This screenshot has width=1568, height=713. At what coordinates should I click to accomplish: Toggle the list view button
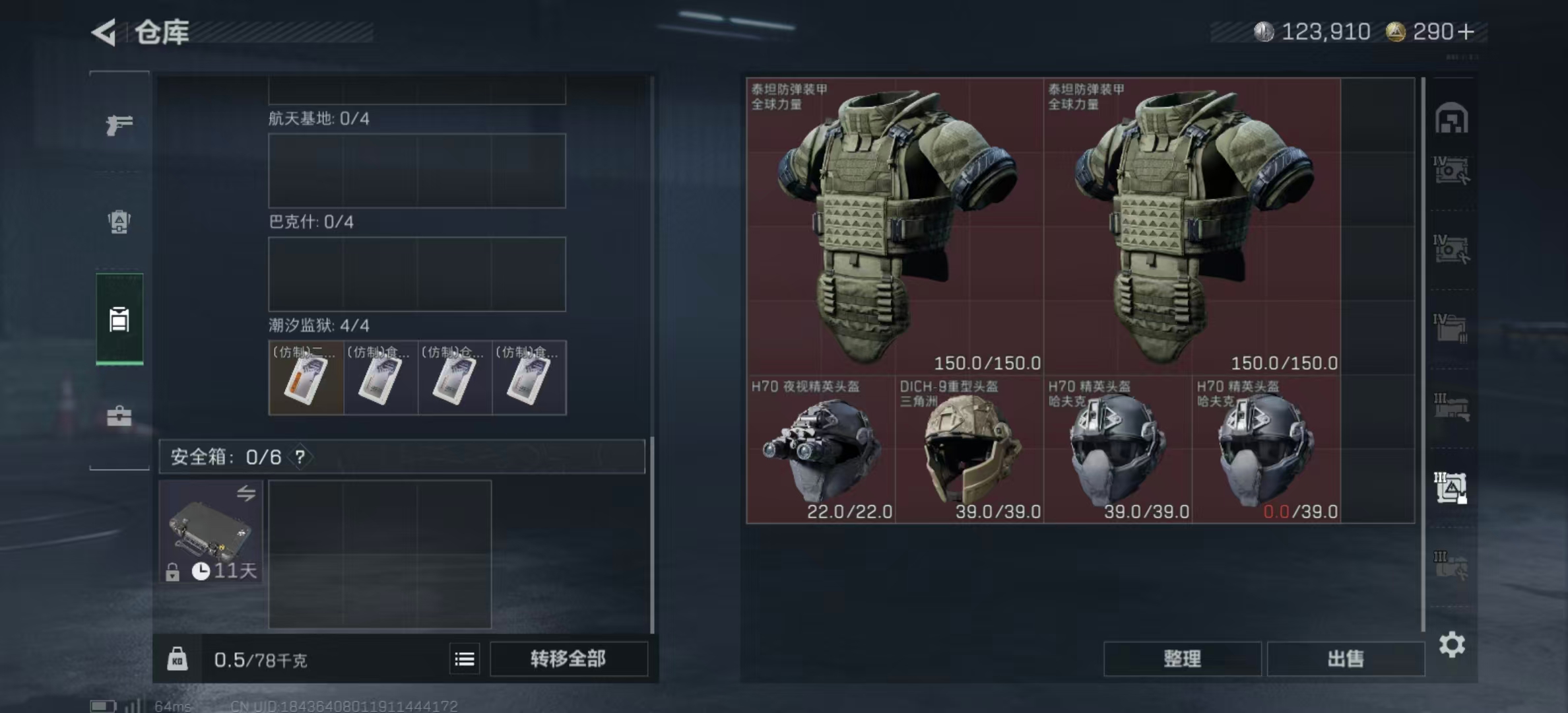[x=465, y=659]
